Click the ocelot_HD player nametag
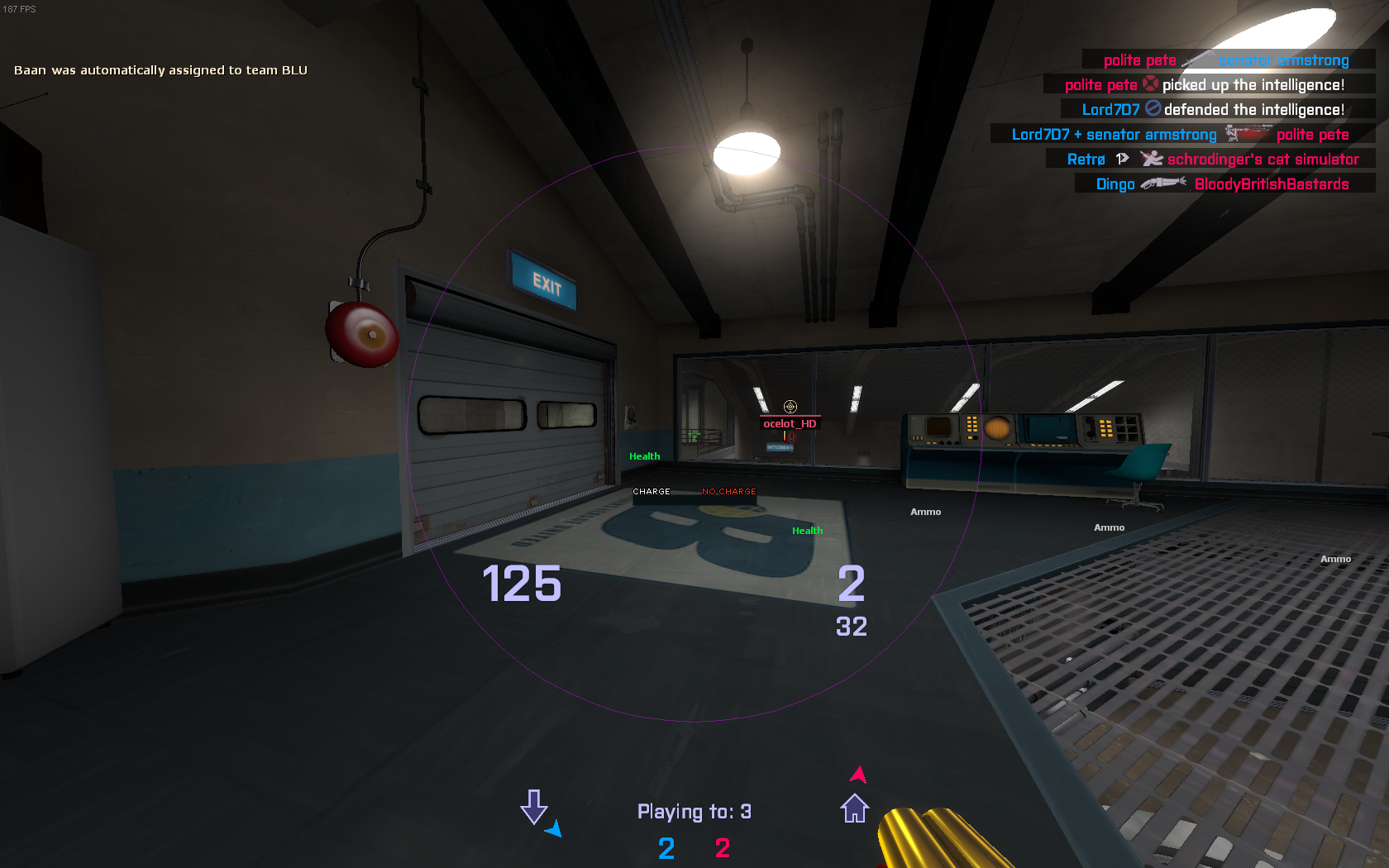This screenshot has width=1389, height=868. (x=789, y=422)
